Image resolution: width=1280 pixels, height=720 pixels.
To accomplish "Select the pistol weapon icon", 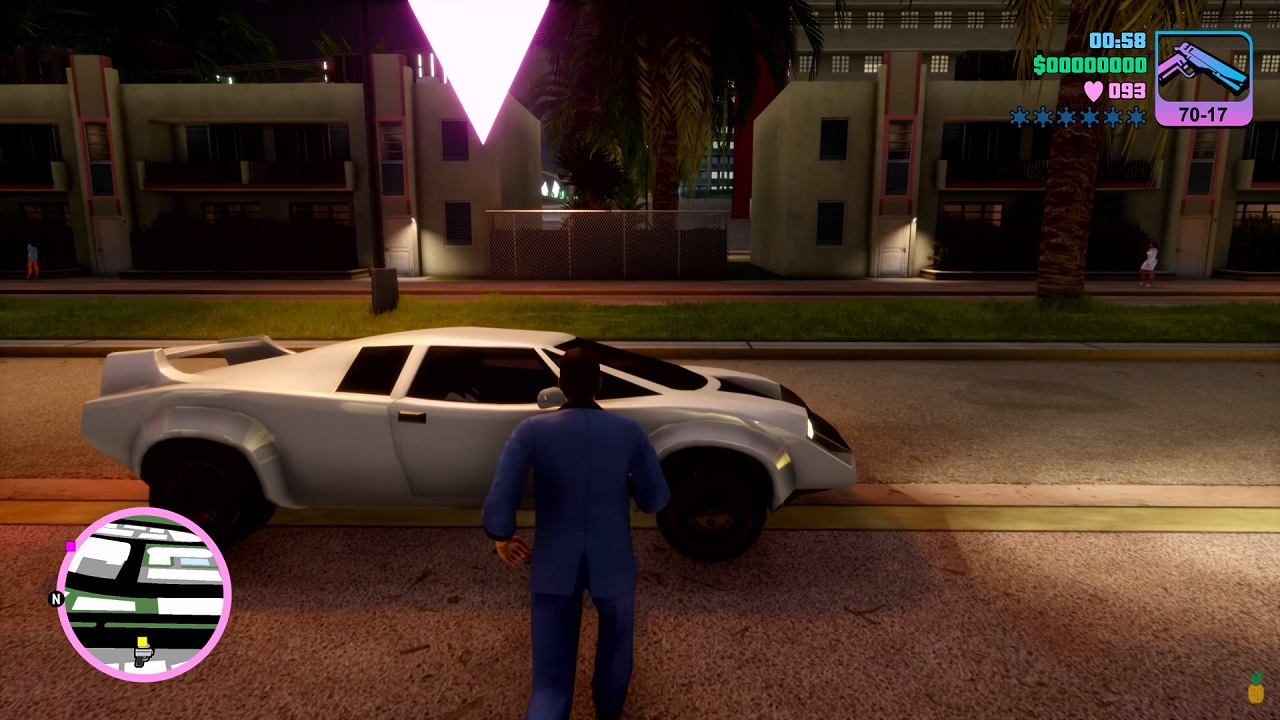I will (1203, 72).
